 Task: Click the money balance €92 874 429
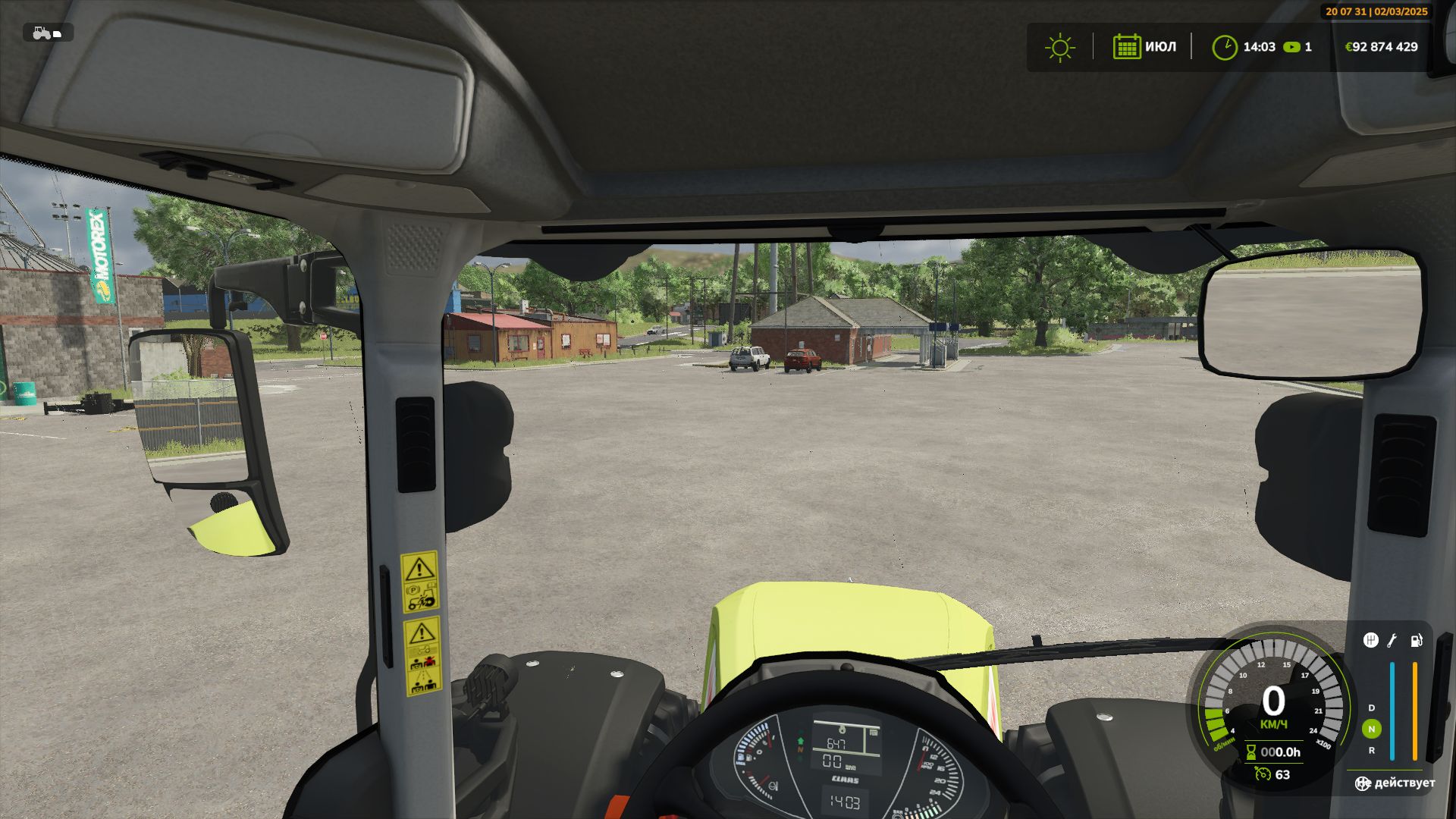tap(1382, 47)
